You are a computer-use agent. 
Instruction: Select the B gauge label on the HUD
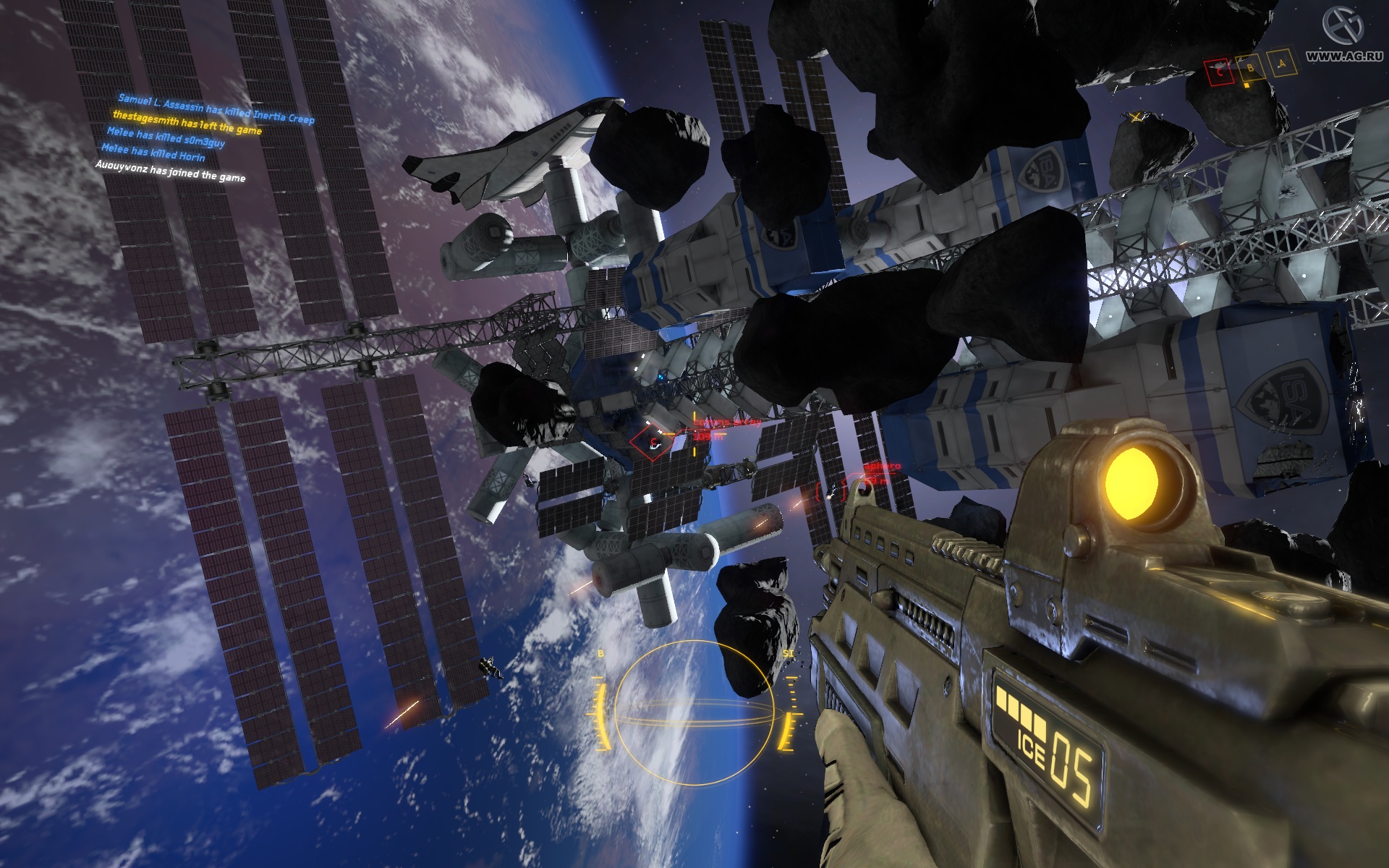point(599,655)
